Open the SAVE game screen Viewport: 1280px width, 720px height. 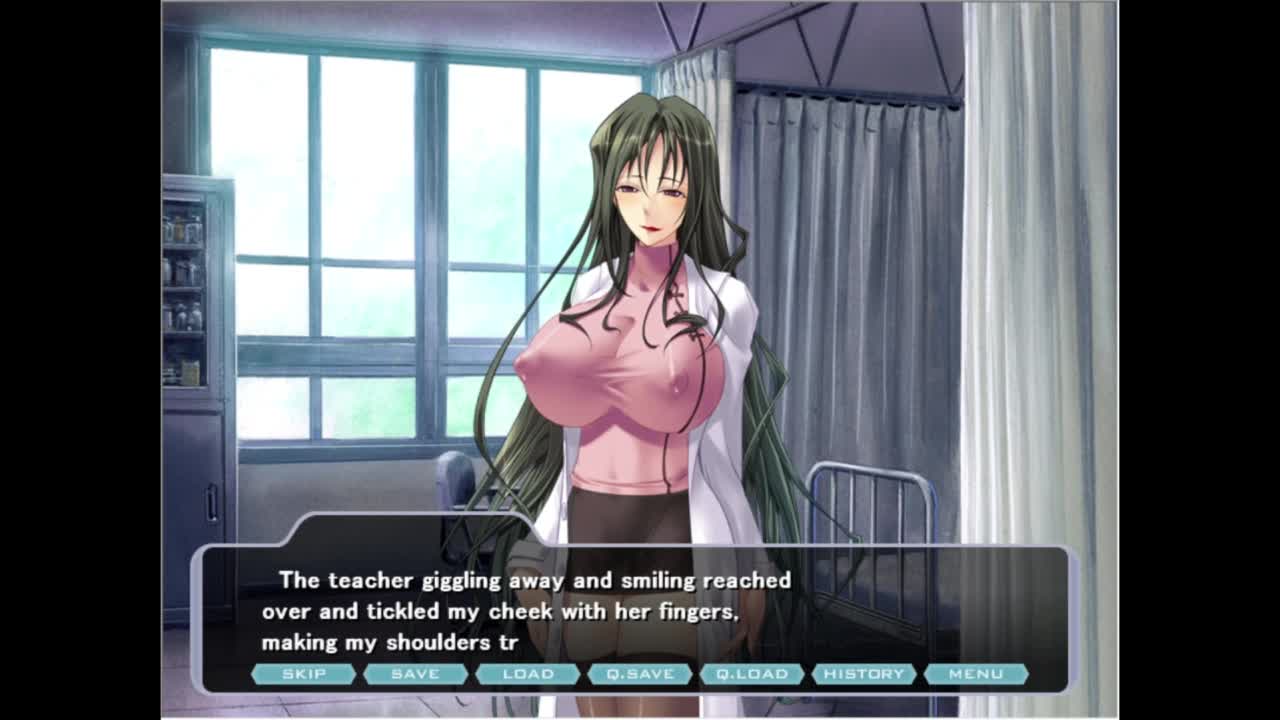(x=415, y=674)
